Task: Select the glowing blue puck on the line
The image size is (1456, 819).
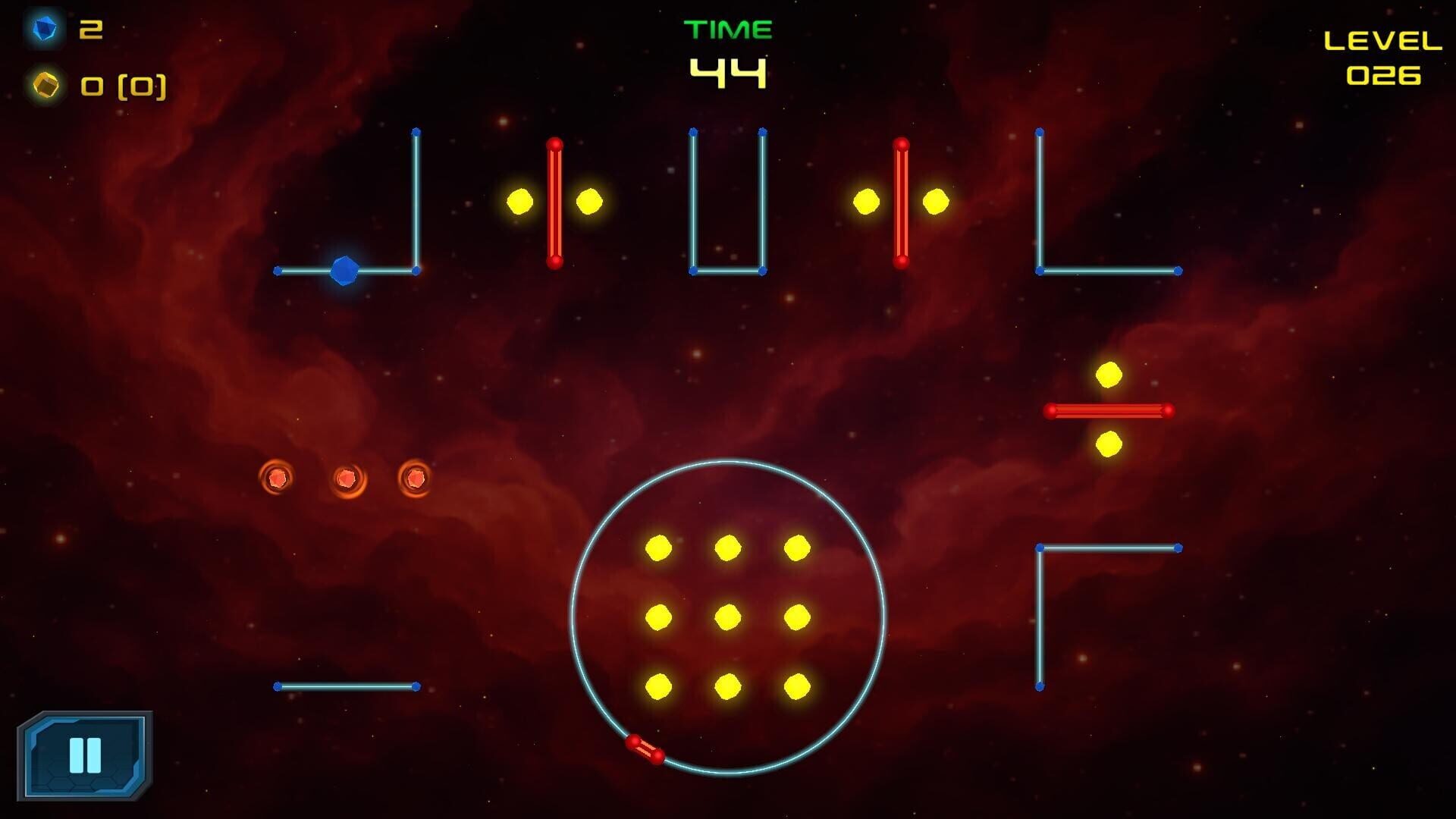Action: pos(345,269)
